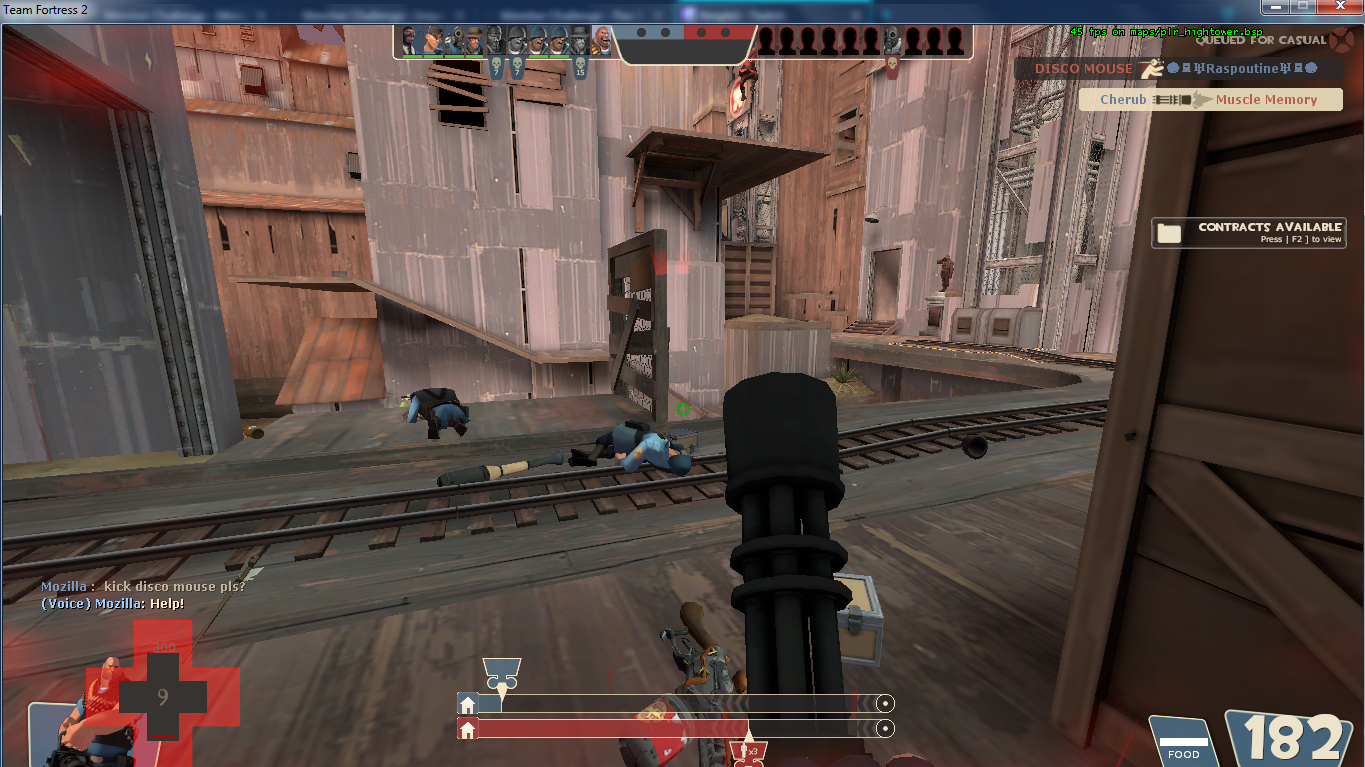Open the Contracts Available notification

coord(1248,232)
